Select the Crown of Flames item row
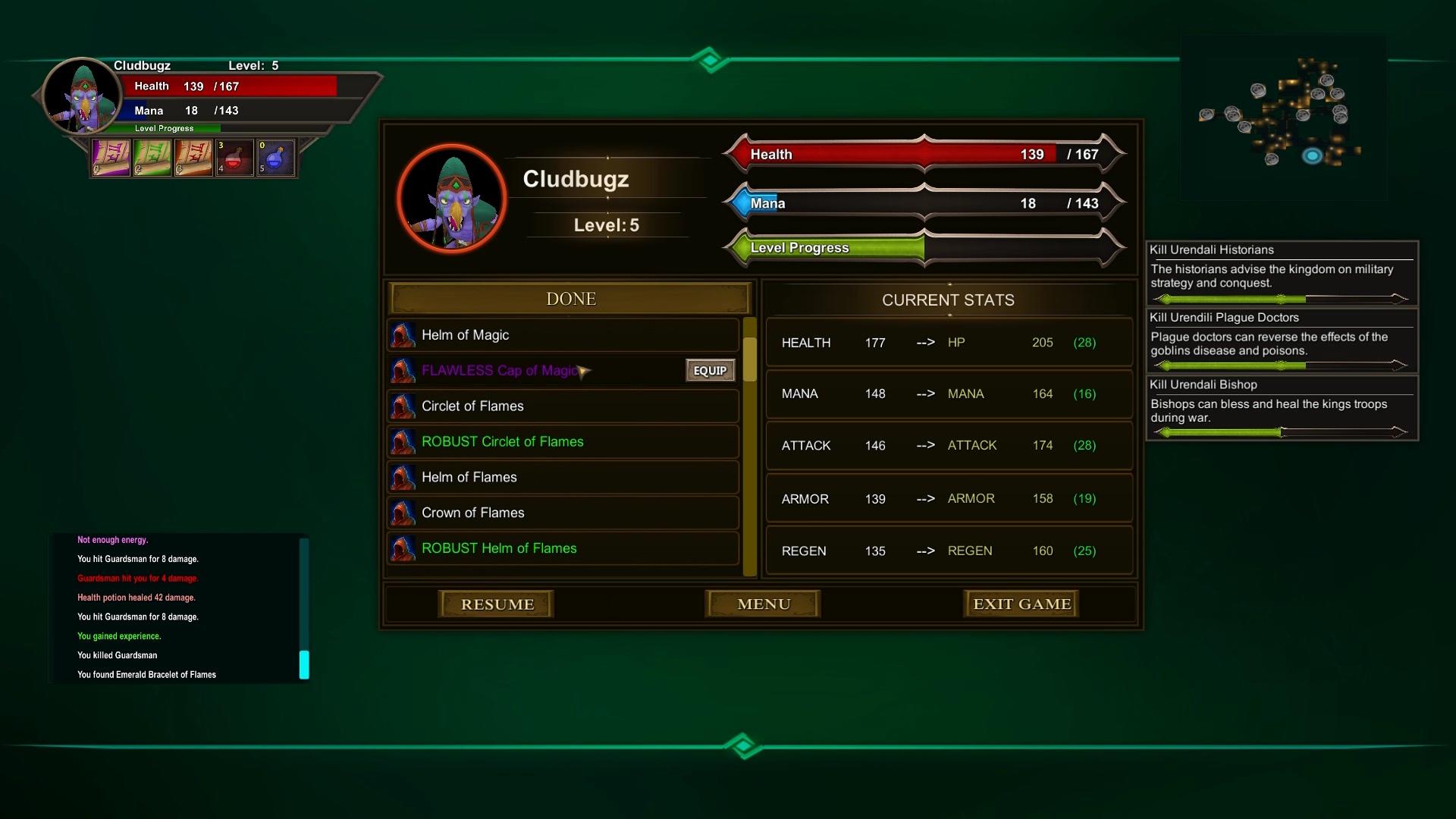The image size is (1456, 819). pos(531,513)
